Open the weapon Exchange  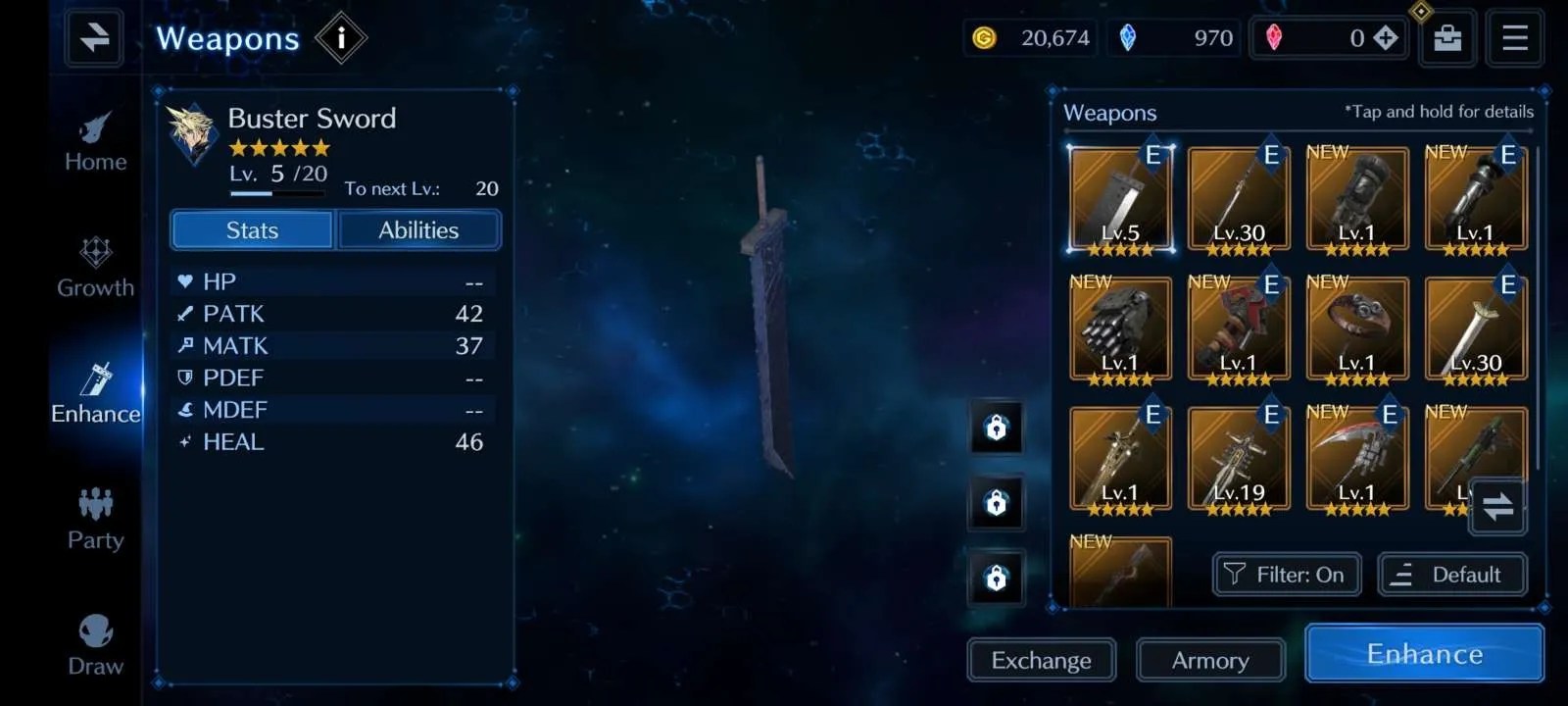(1041, 661)
